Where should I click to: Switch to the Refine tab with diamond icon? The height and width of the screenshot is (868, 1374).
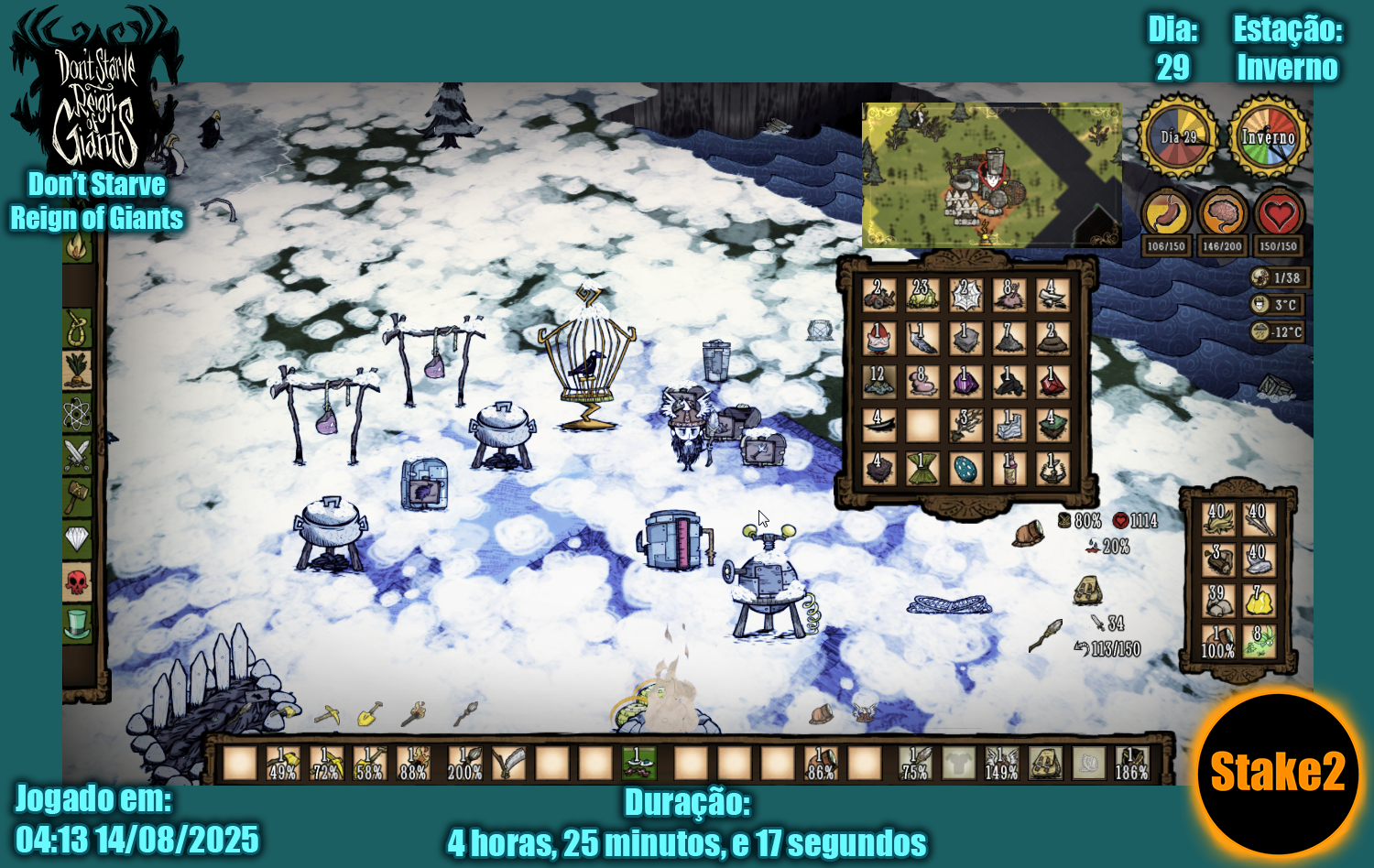[x=77, y=539]
